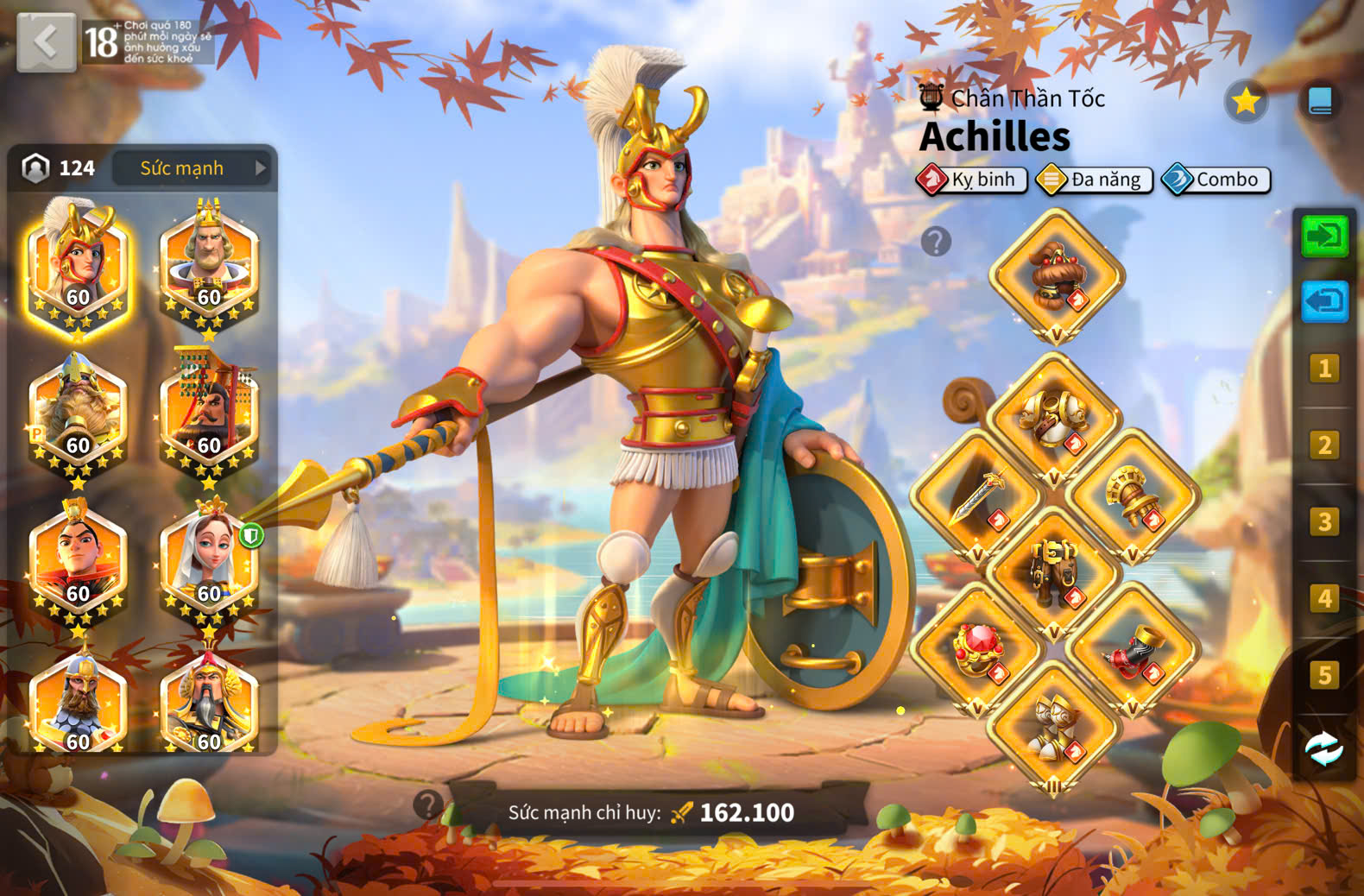Image resolution: width=1364 pixels, height=896 pixels.
Task: Show the Đa năng tag details
Action: pyautogui.click(x=1095, y=180)
